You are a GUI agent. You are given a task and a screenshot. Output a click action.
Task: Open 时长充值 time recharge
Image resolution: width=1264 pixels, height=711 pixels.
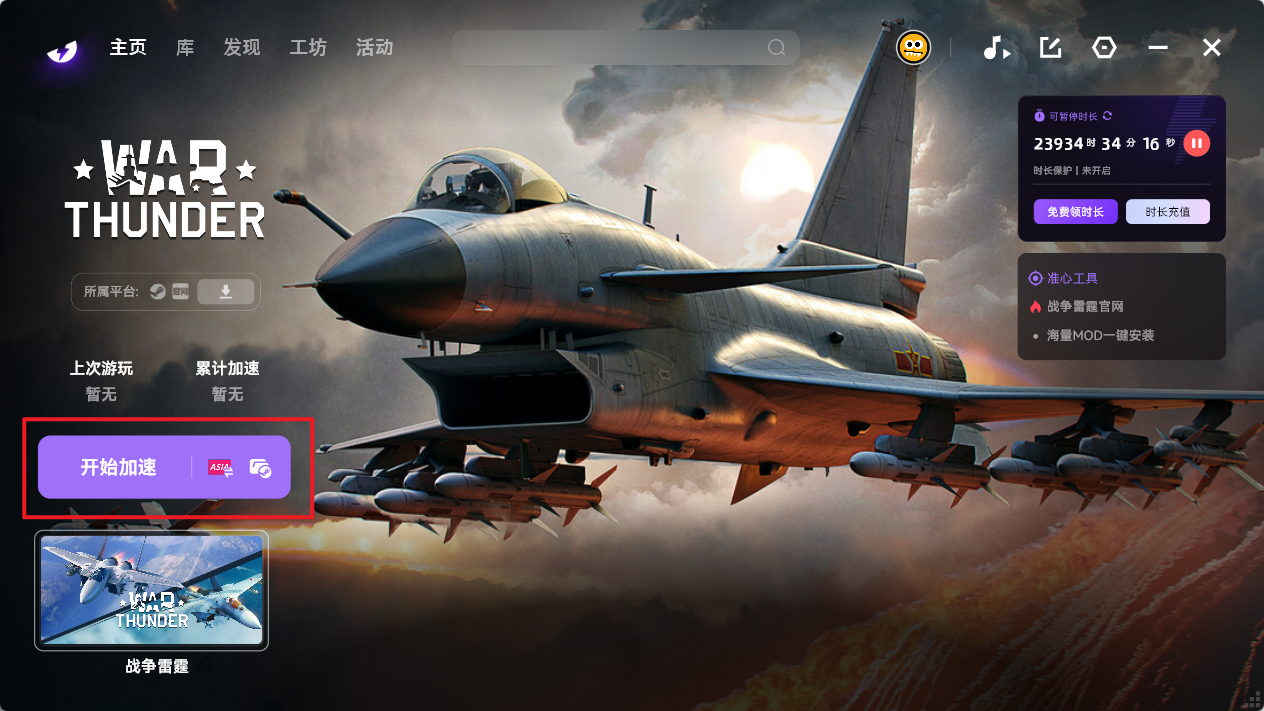[x=1167, y=212]
